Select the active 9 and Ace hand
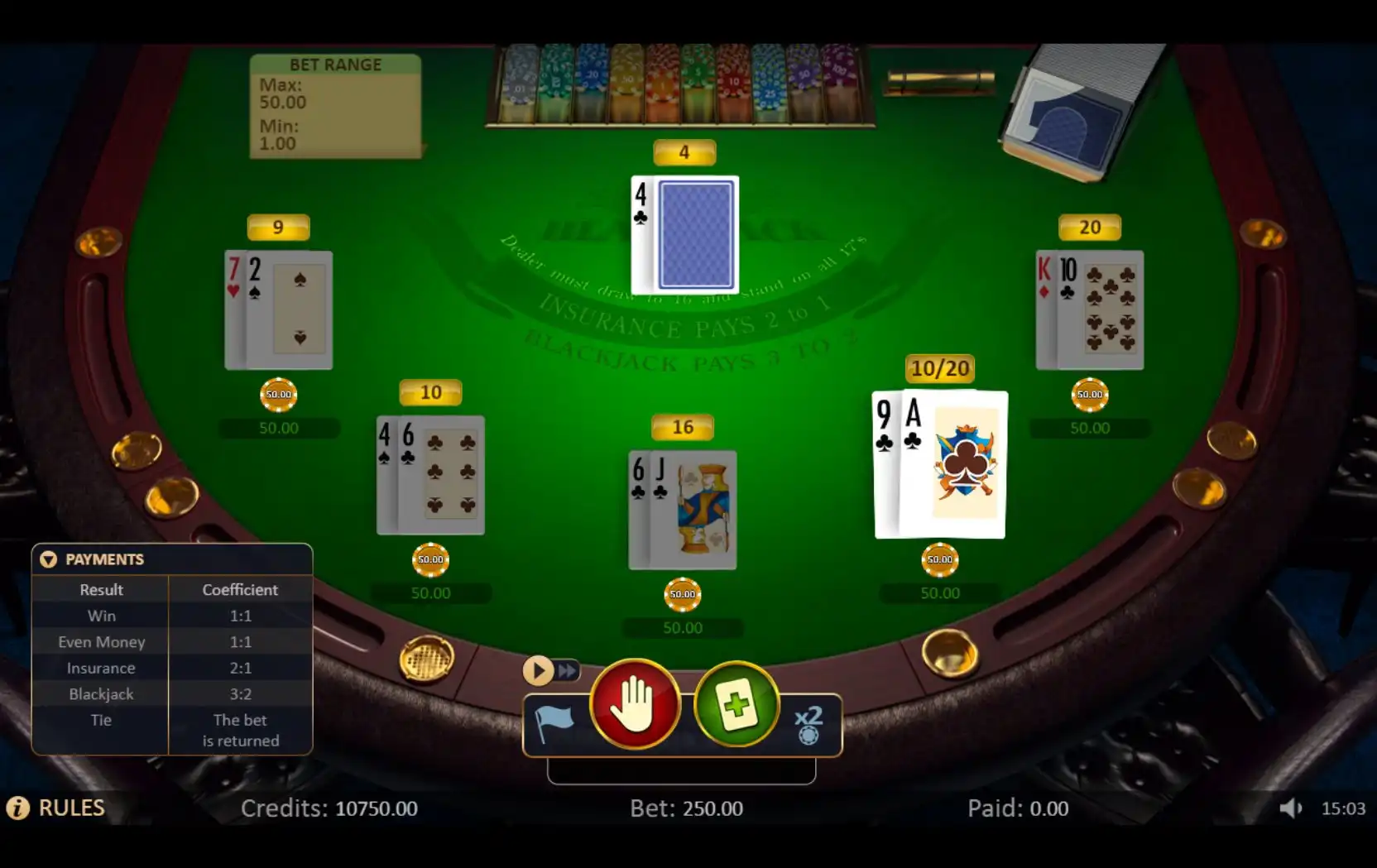Screen dimensions: 1377x868 coord(940,464)
